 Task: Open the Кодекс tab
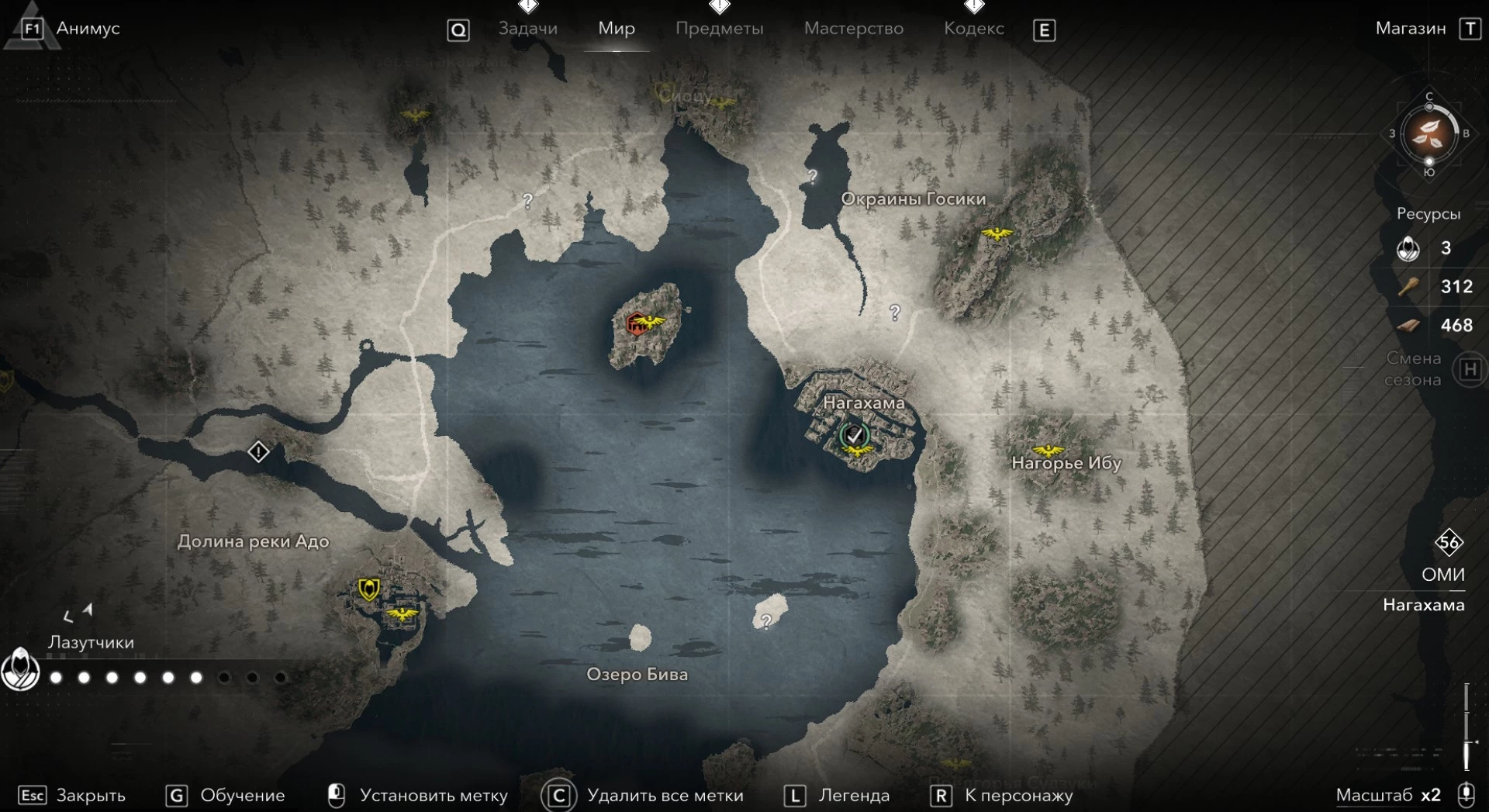point(973,29)
